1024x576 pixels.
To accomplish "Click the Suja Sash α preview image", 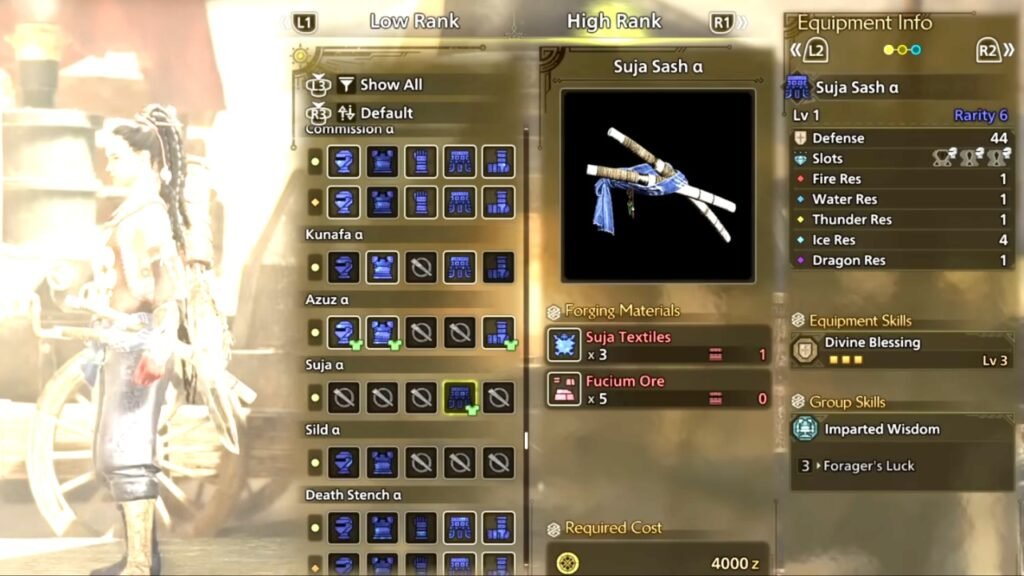I will coord(657,185).
